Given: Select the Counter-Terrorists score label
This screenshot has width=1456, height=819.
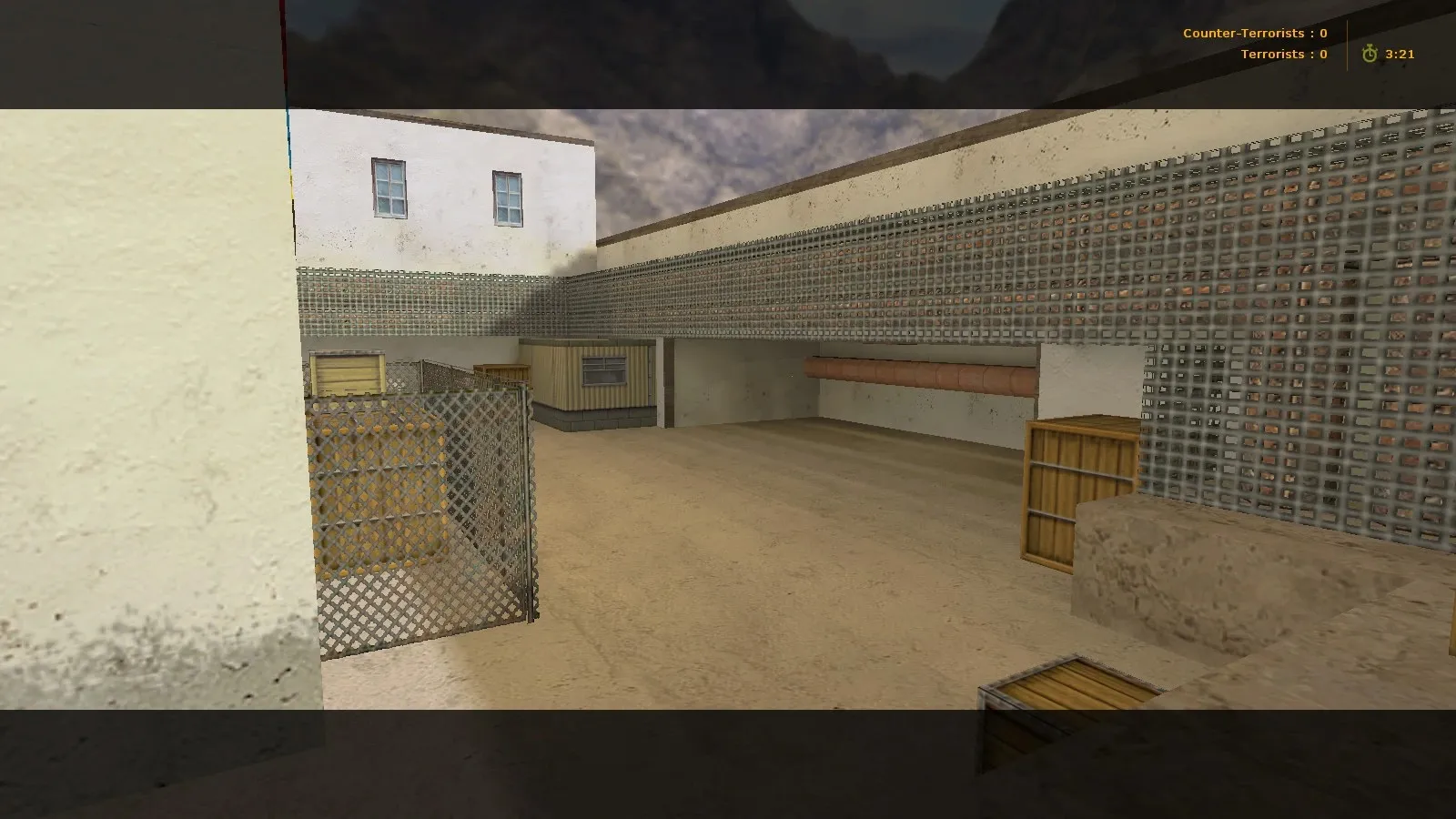Looking at the screenshot, I should point(1242,32).
